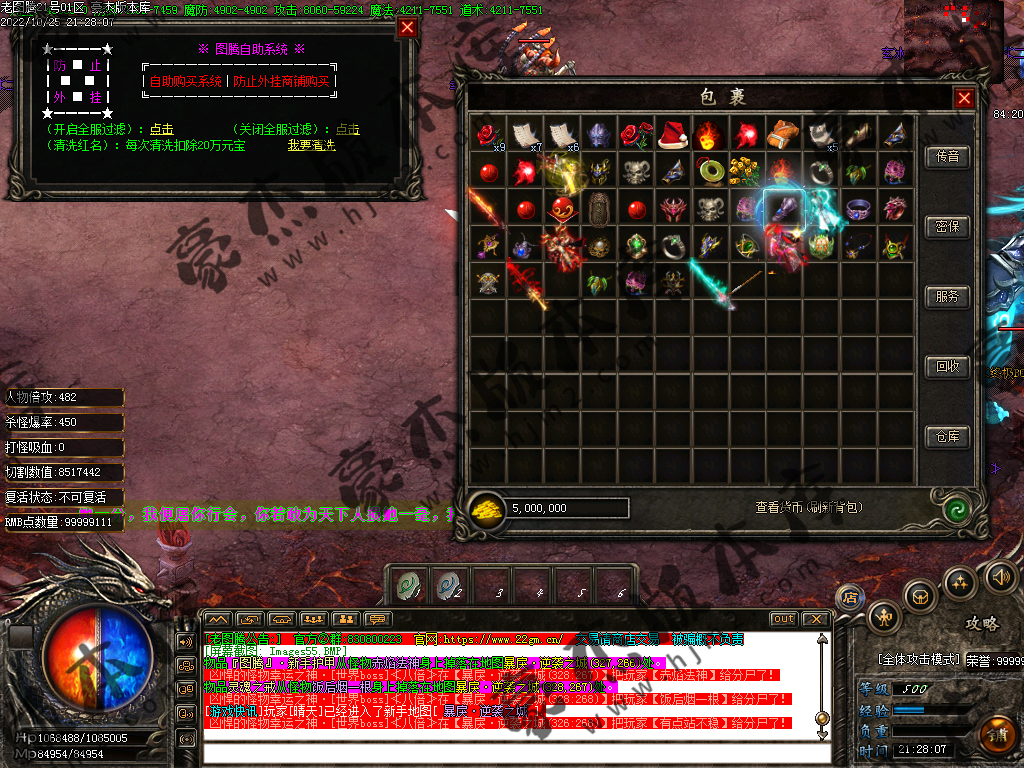Select the yellow flower bouquet item

746,172
